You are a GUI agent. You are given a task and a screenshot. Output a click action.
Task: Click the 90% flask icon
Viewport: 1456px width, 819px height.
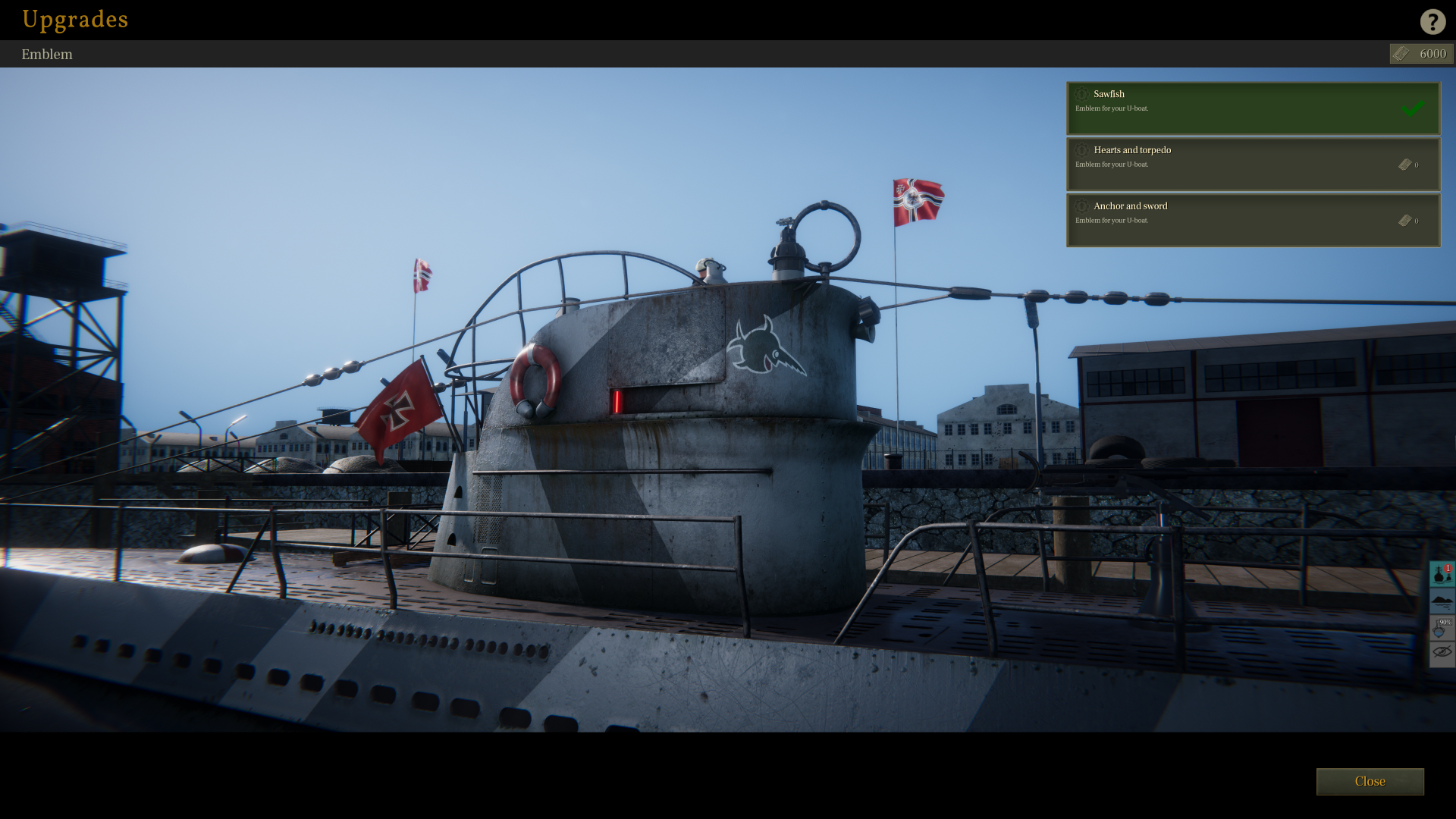[x=1442, y=628]
